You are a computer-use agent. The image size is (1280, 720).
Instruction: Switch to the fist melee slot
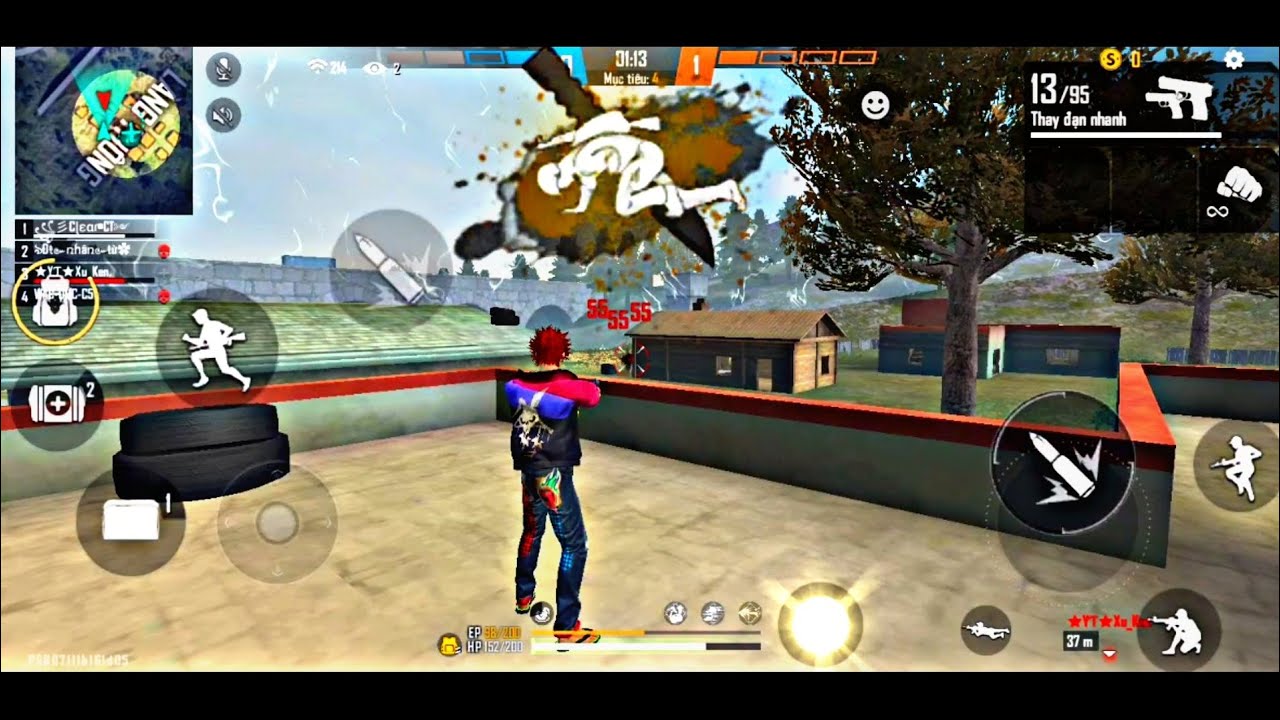1236,190
